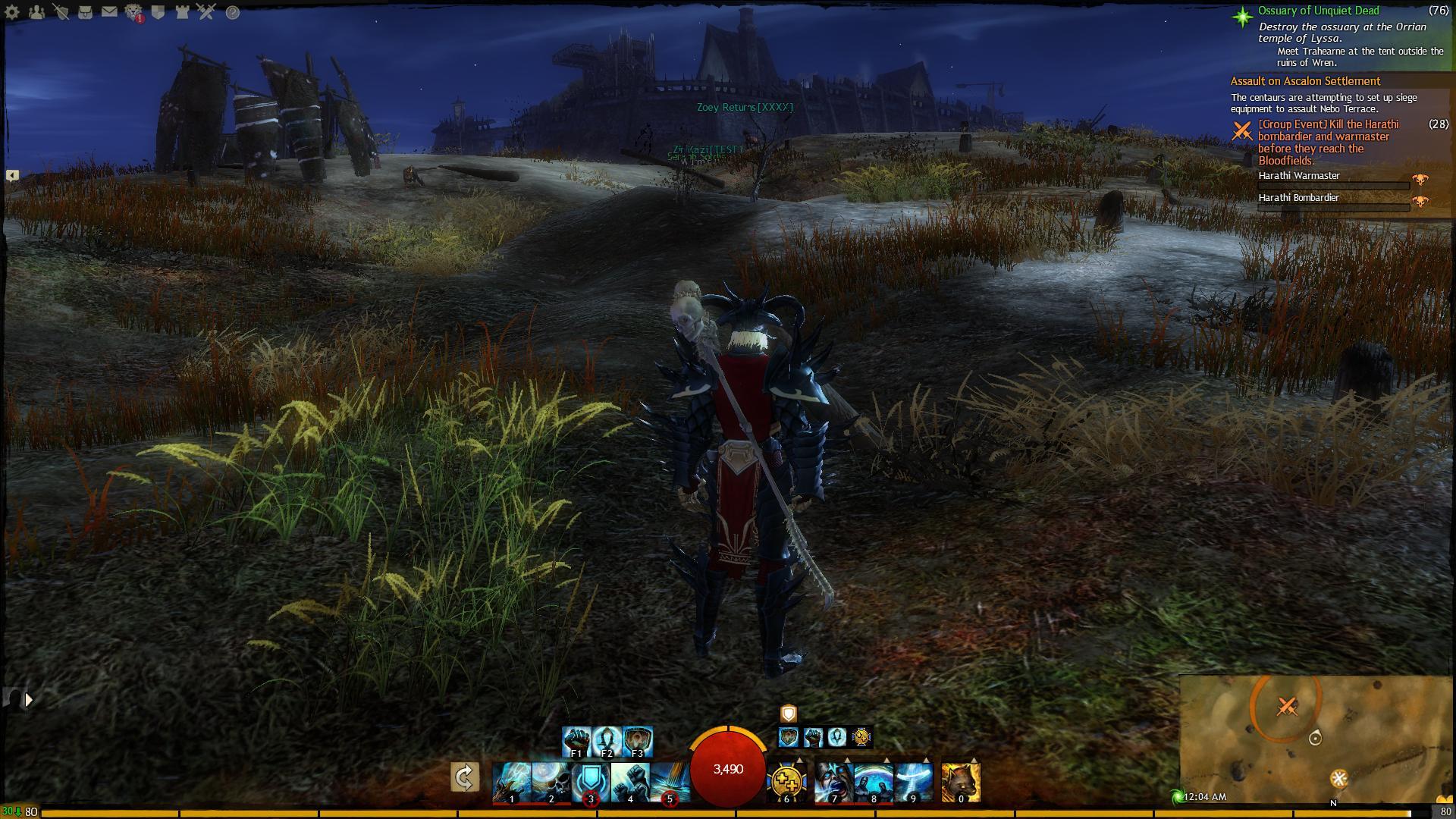The image size is (1456, 819).
Task: Open the Black Lion lion-head icon
Action: (x=134, y=12)
